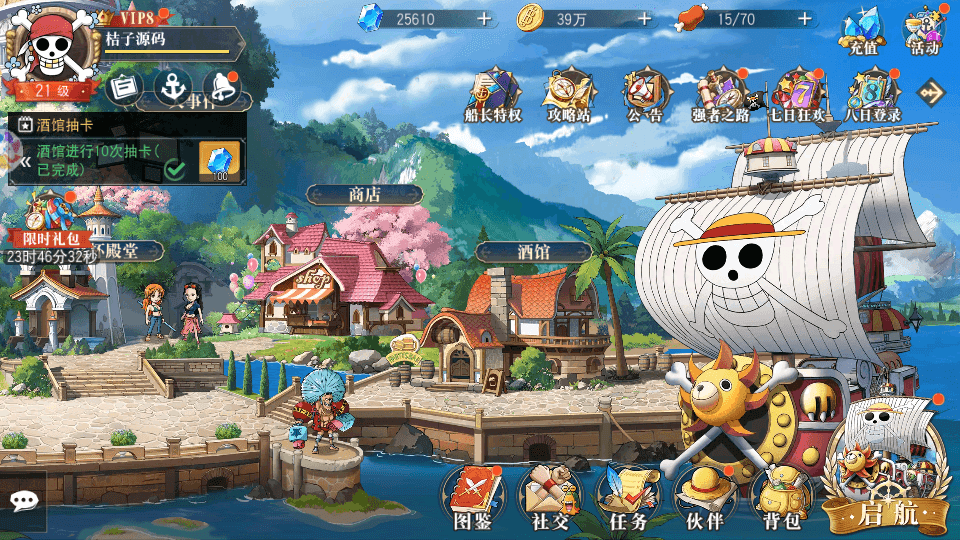Viewport: 960px width, 540px height.
Task: Open the 强者之路 event
Action: click(720, 94)
